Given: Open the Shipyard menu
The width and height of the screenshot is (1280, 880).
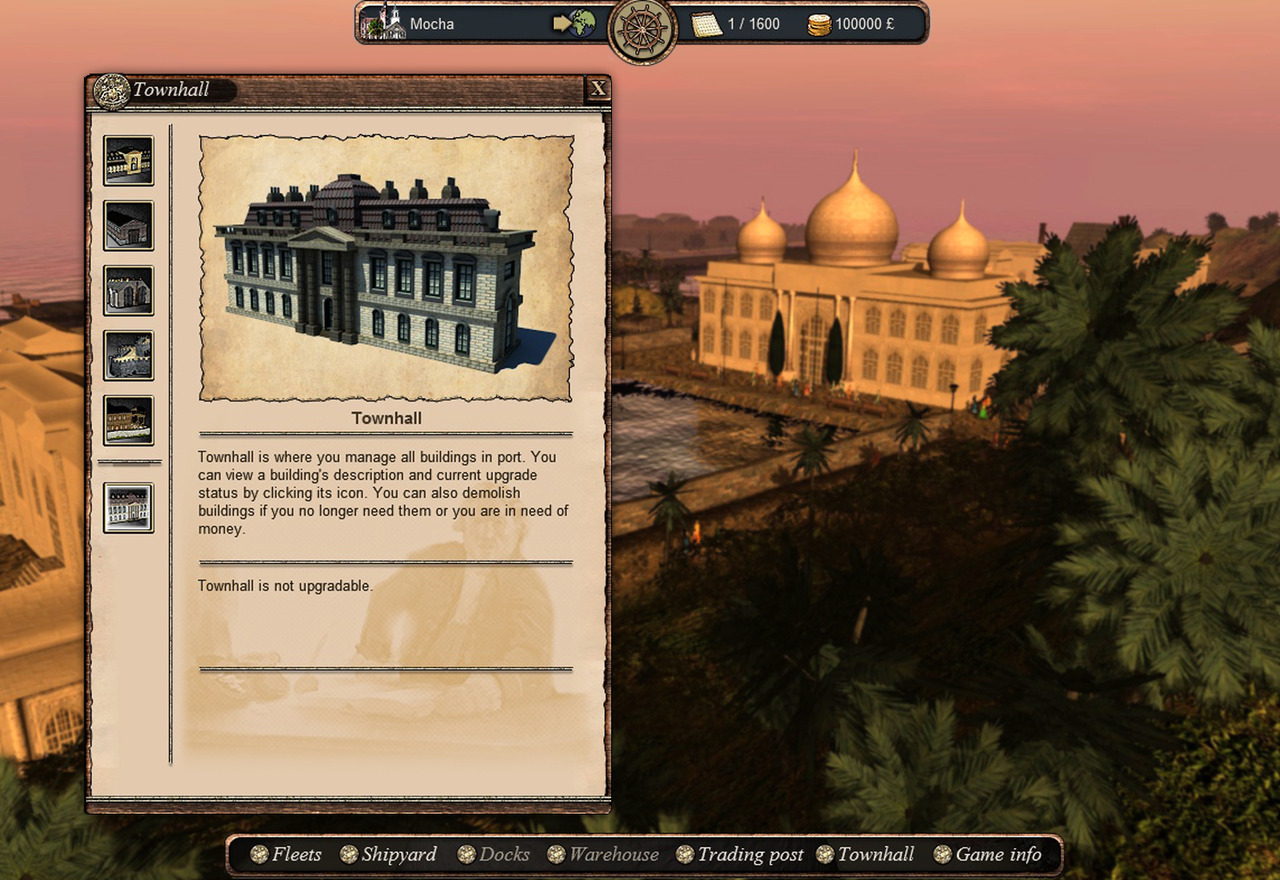Looking at the screenshot, I should [x=388, y=855].
